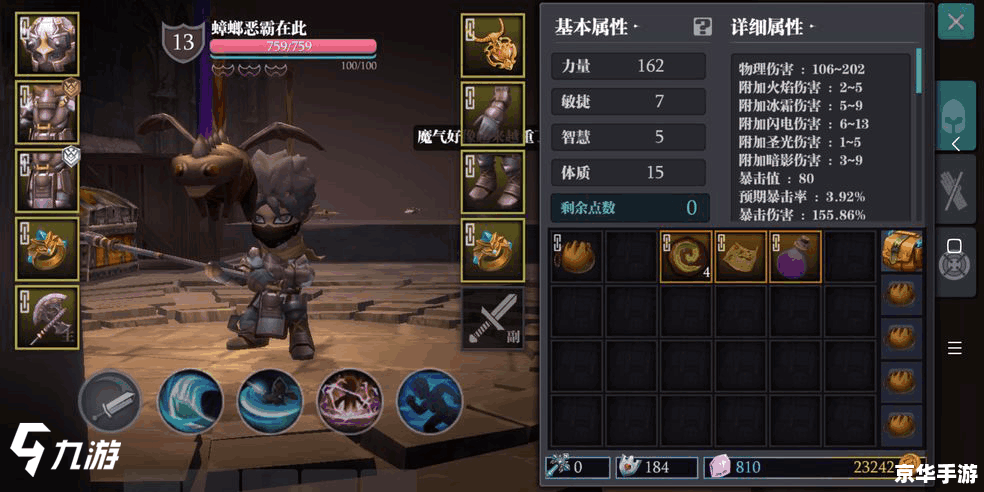Activate the purple lightning burst skill

coord(349,402)
